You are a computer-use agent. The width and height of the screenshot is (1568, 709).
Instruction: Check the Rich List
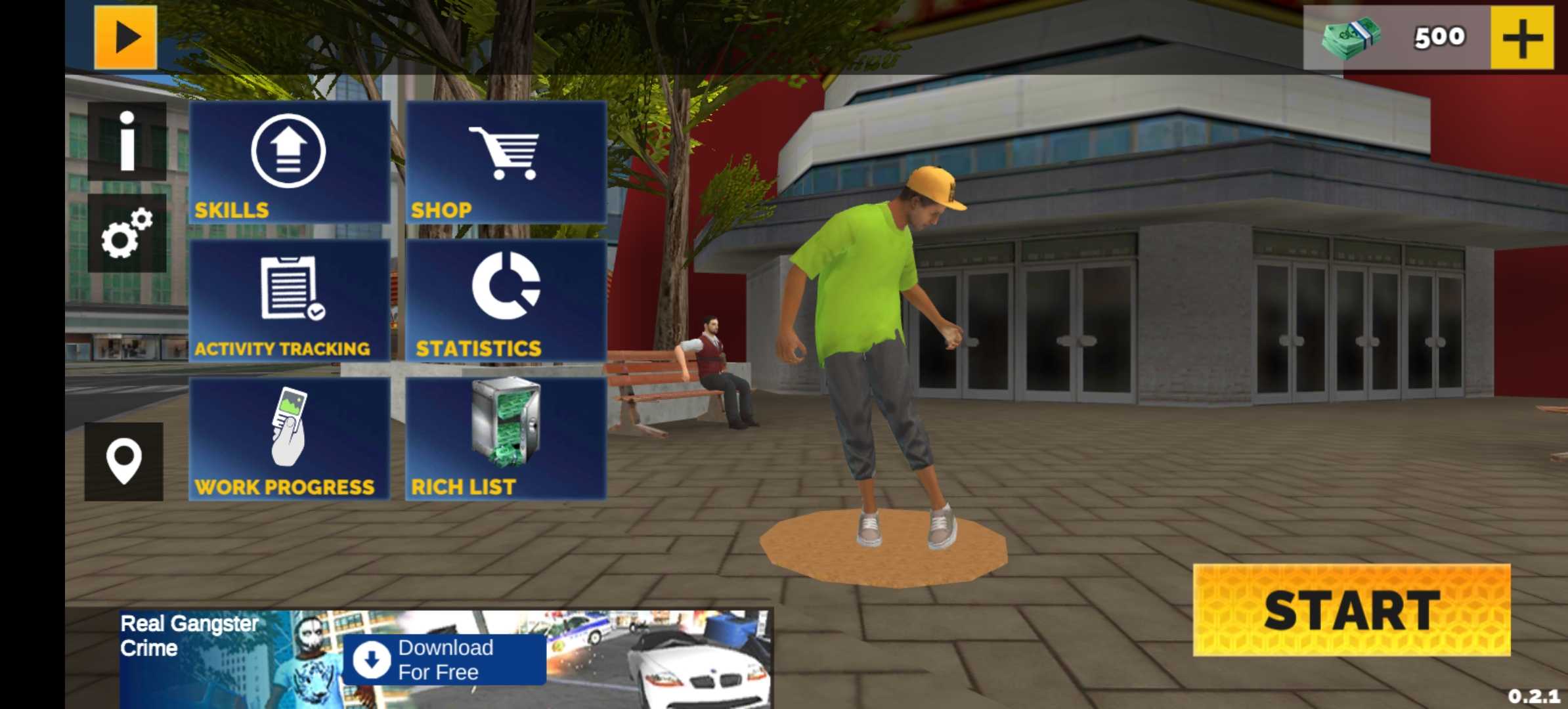(506, 439)
